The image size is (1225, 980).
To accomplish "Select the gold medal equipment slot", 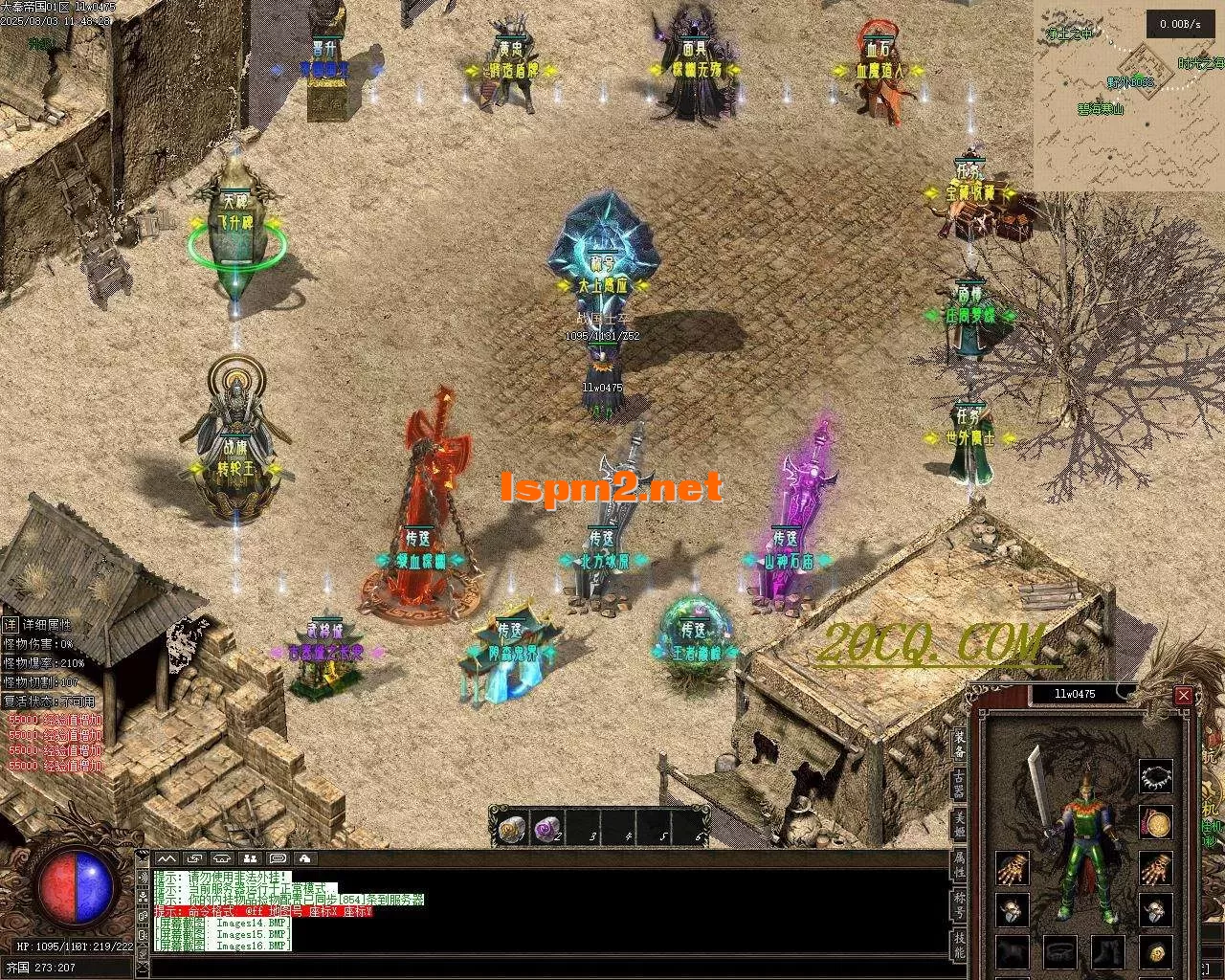I will pos(1156,822).
